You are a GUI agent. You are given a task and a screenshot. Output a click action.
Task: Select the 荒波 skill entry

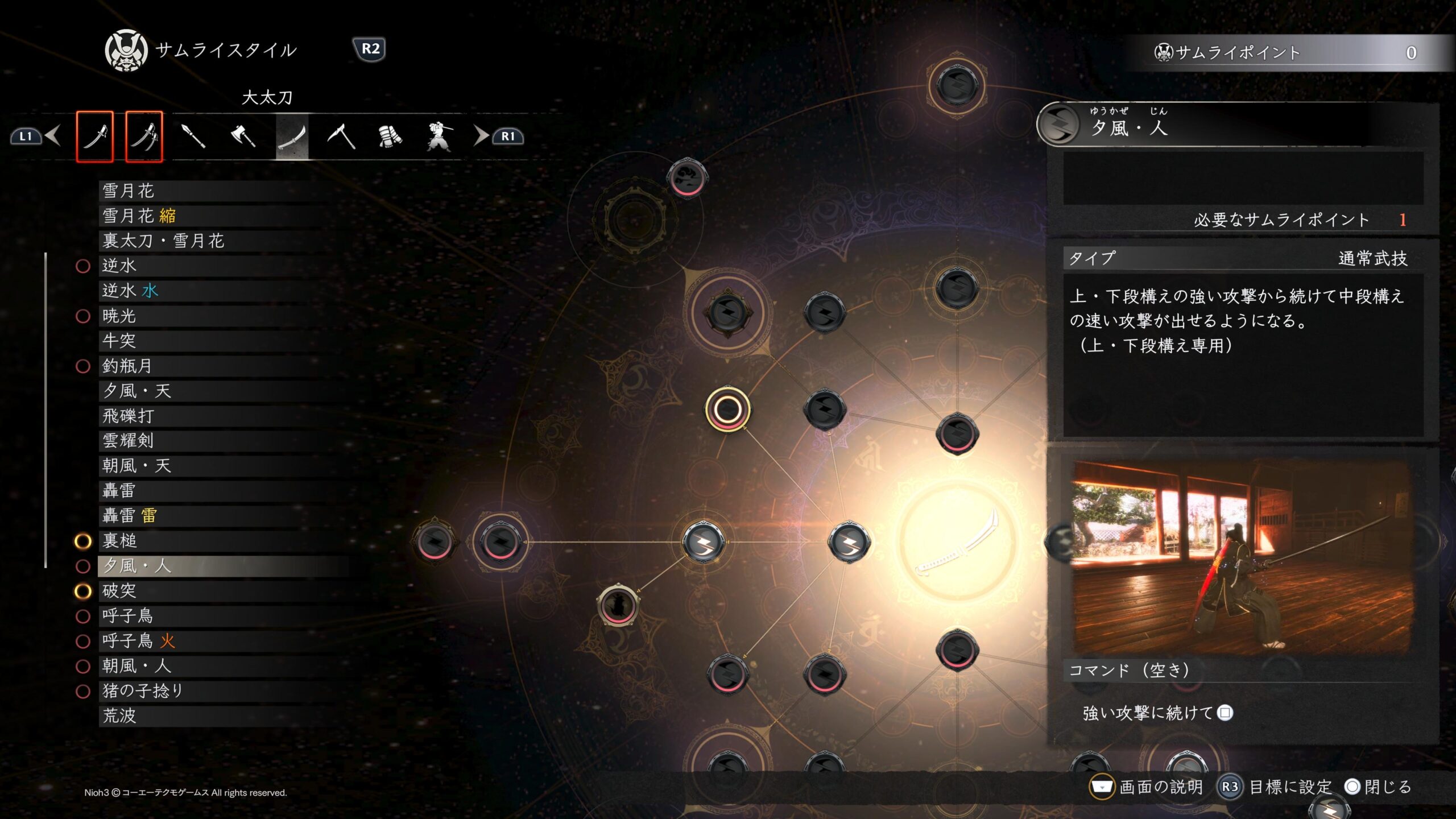tap(119, 716)
